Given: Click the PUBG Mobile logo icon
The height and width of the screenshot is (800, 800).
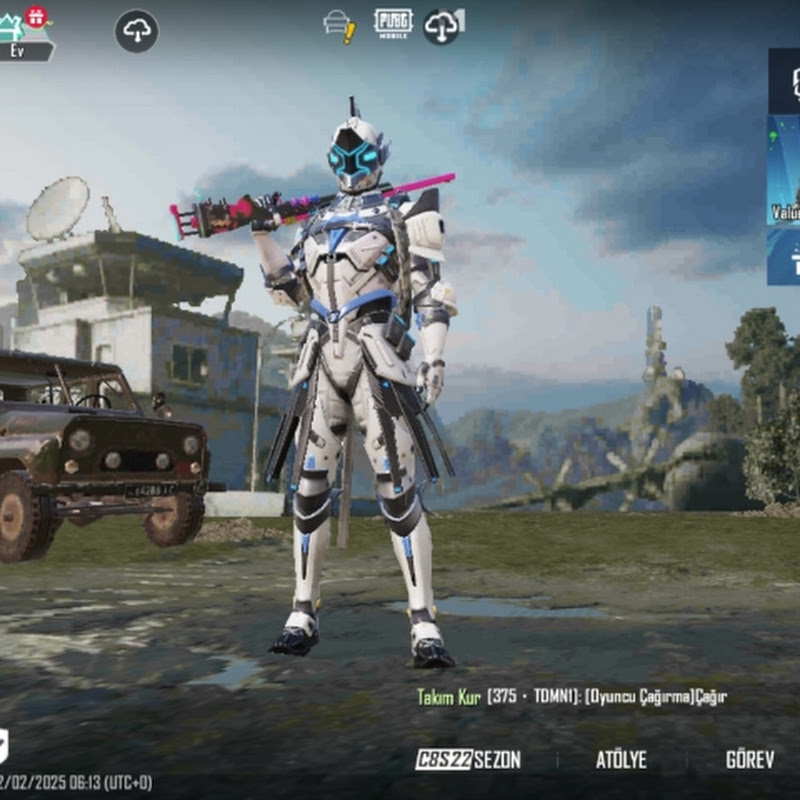Looking at the screenshot, I should [393, 23].
